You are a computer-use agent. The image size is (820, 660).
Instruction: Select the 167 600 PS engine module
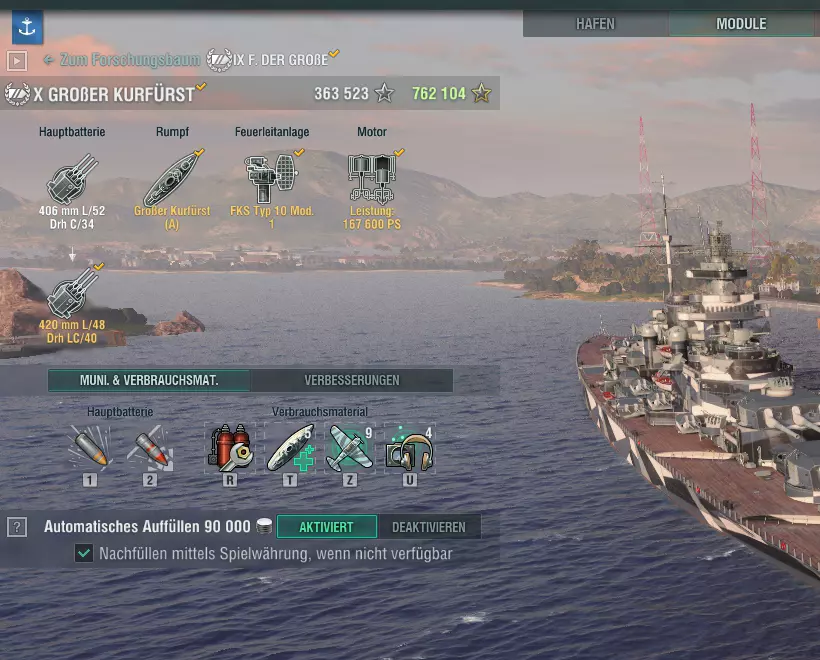coord(371,180)
